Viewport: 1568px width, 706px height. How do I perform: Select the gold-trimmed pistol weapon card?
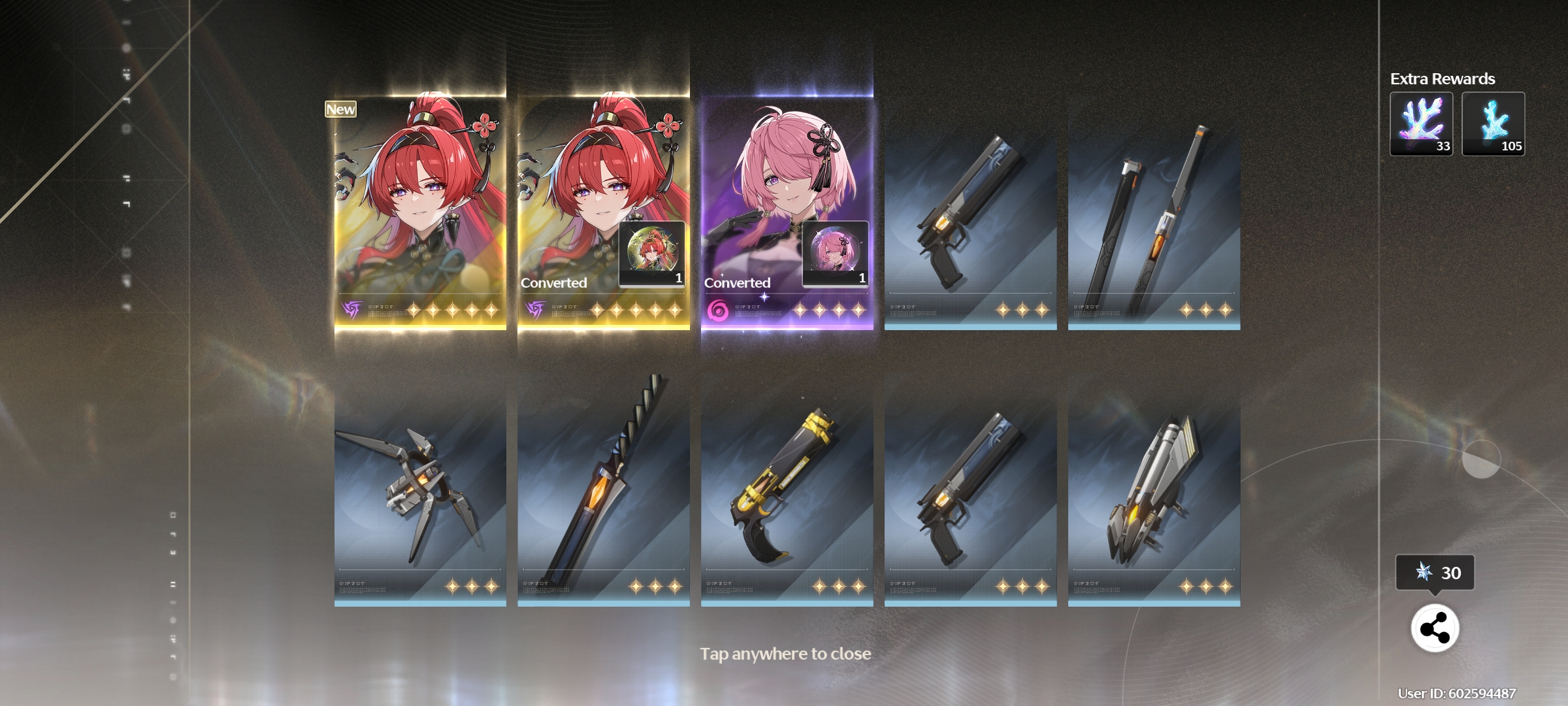787,490
